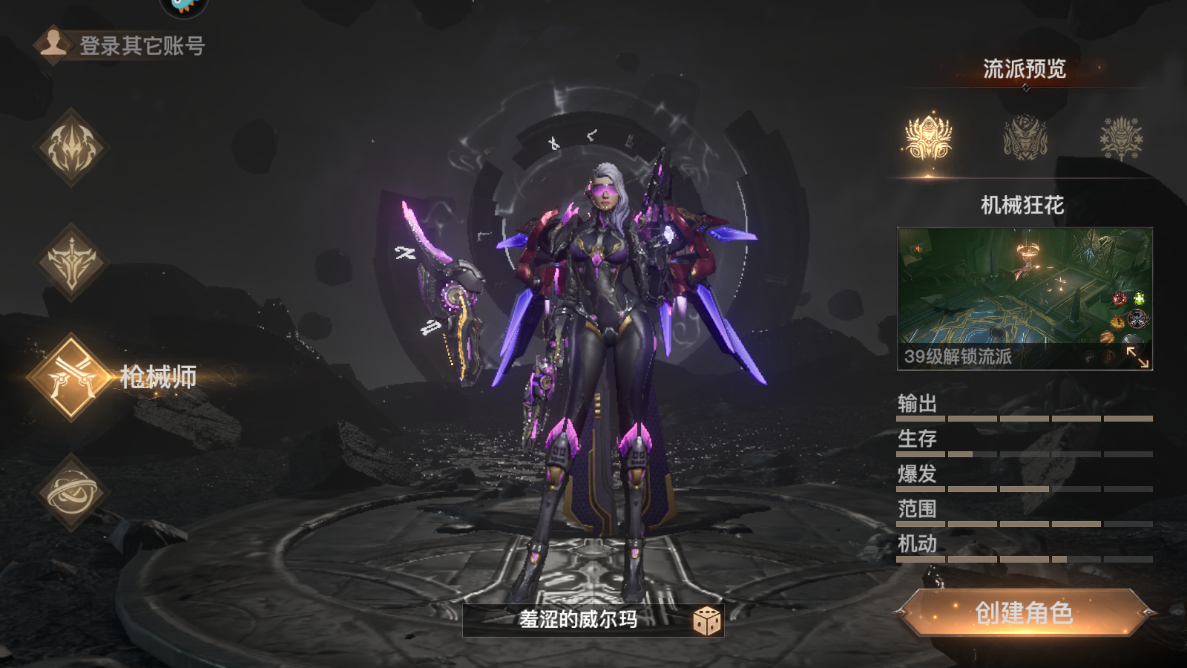Roll the dice for a random name
The height and width of the screenshot is (668, 1187).
(x=708, y=621)
